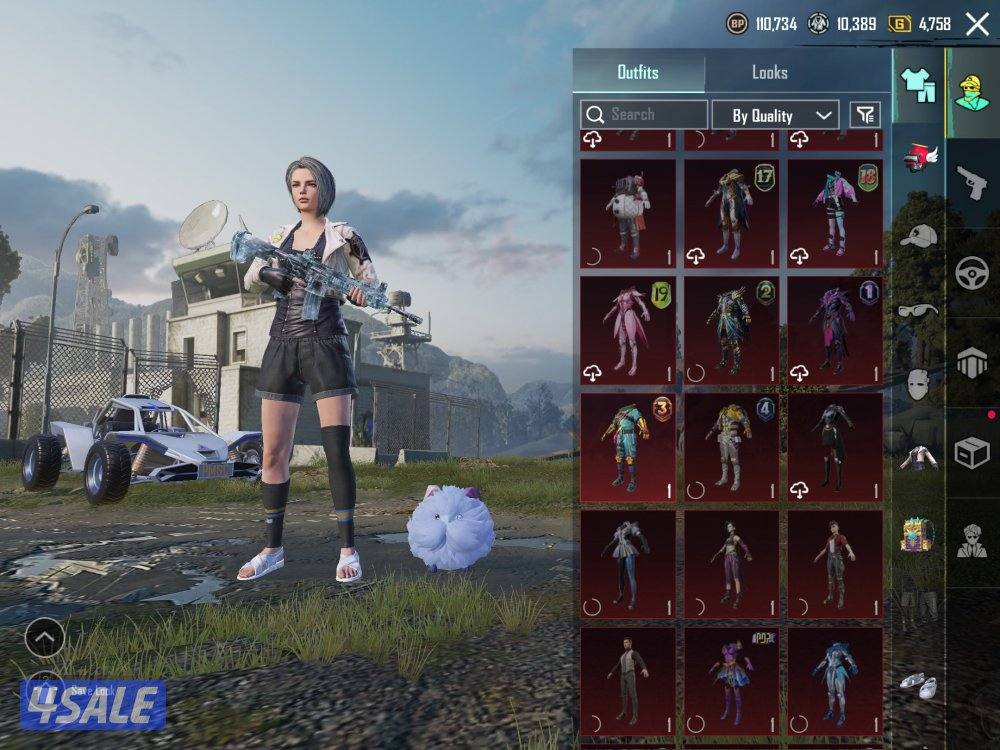
Task: Switch to the Looks tab
Action: click(x=770, y=73)
